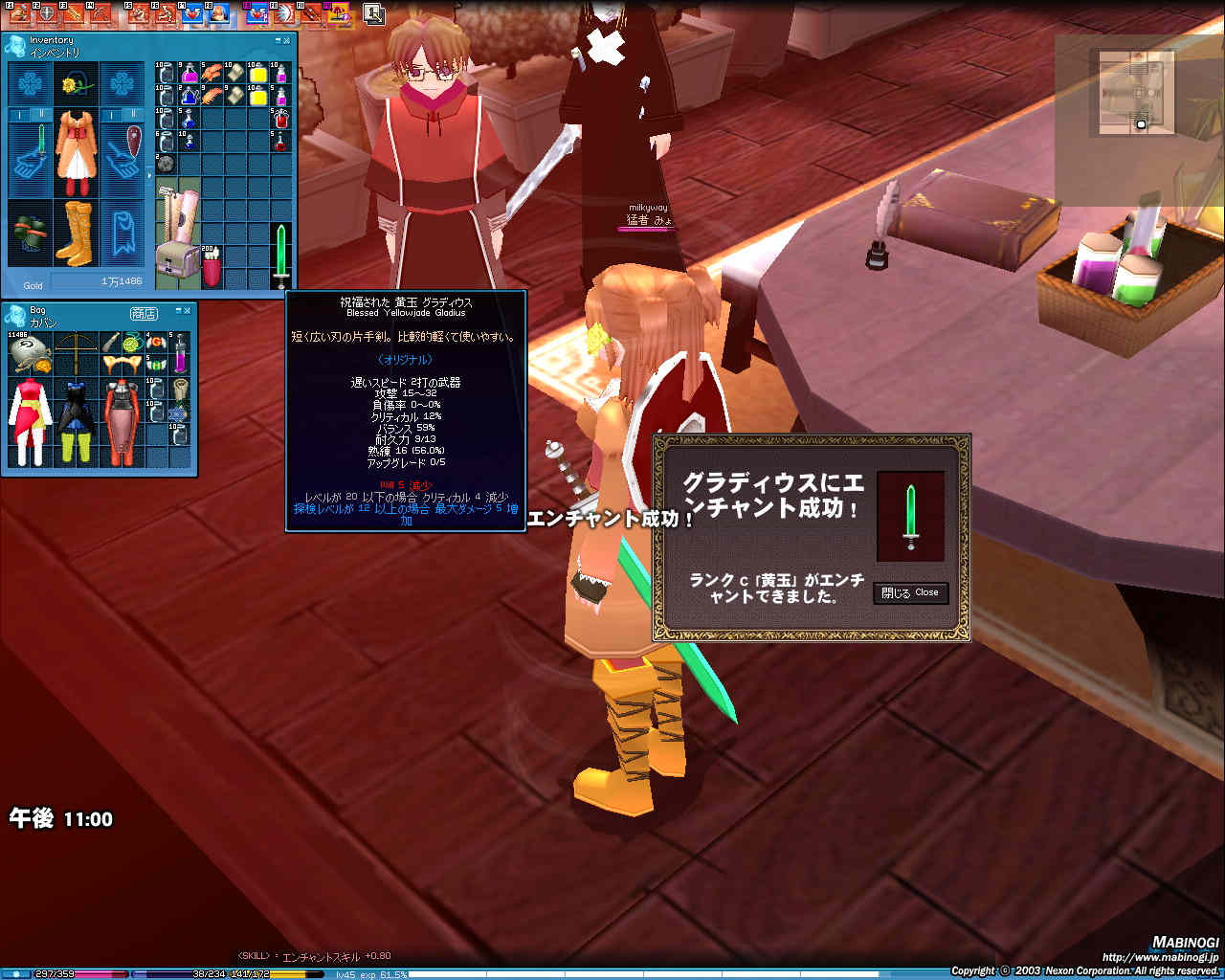Screen dimensions: 1225x980
Task: Select the equipped dark green gloves
Action: [x=31, y=233]
